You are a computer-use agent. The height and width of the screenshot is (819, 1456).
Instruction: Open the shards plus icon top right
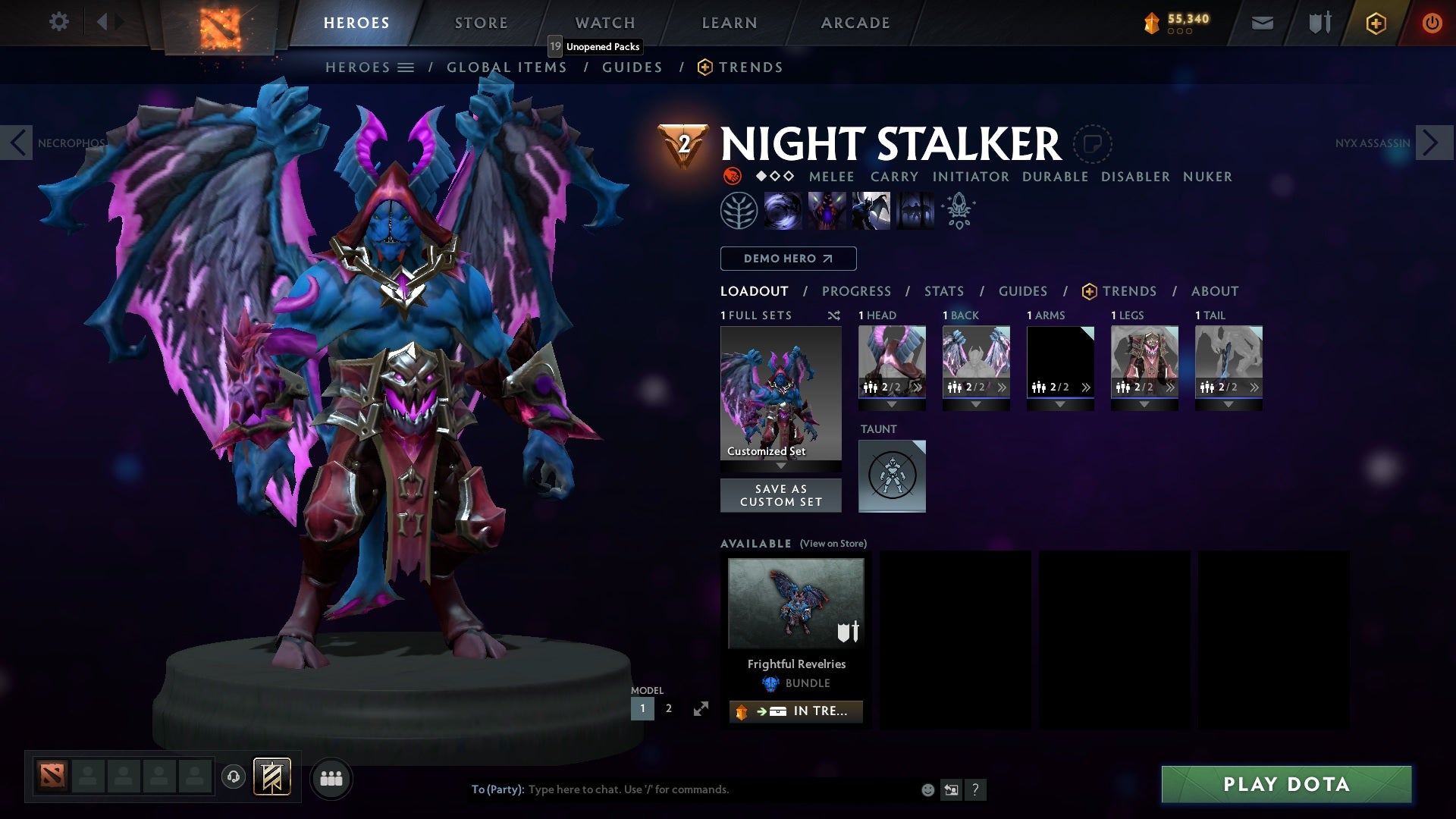pos(1375,23)
